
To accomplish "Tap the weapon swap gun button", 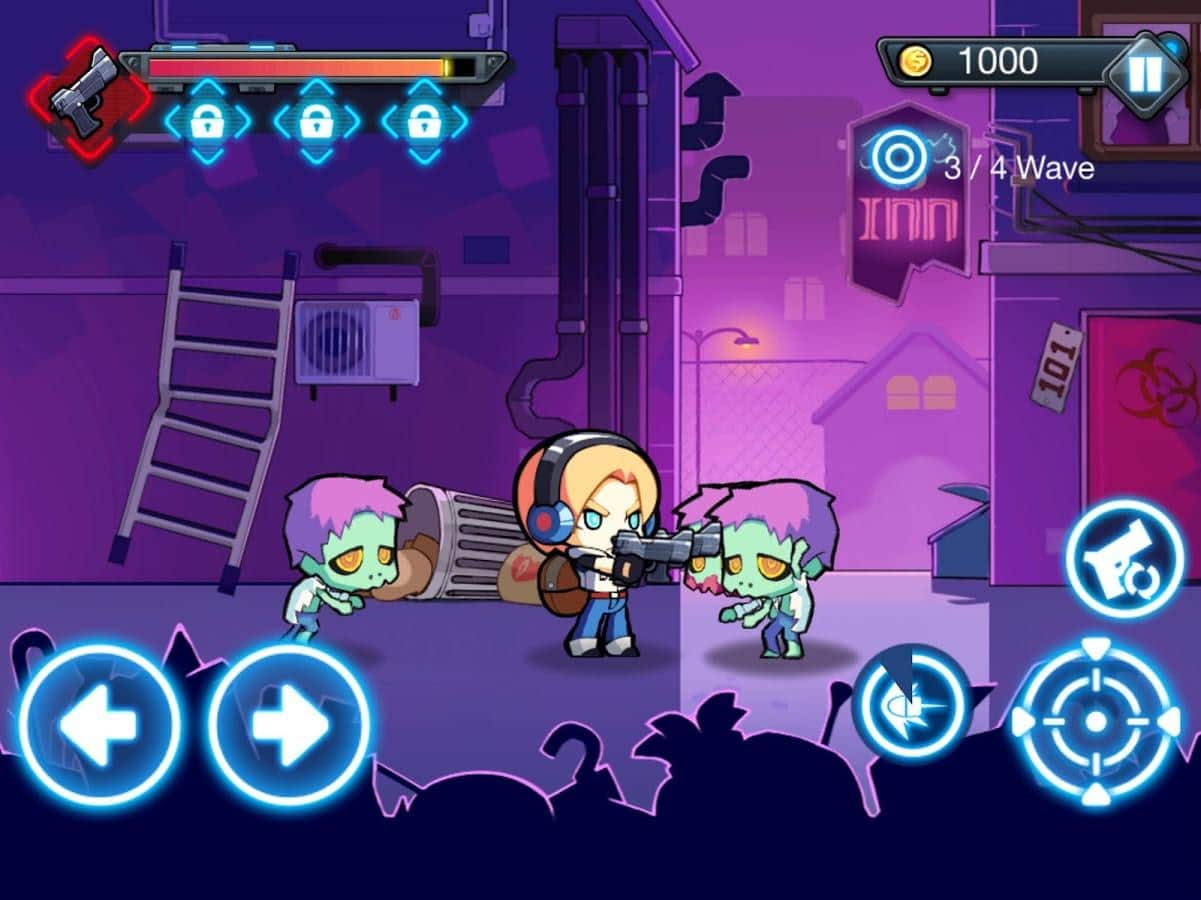I will point(1124,559).
